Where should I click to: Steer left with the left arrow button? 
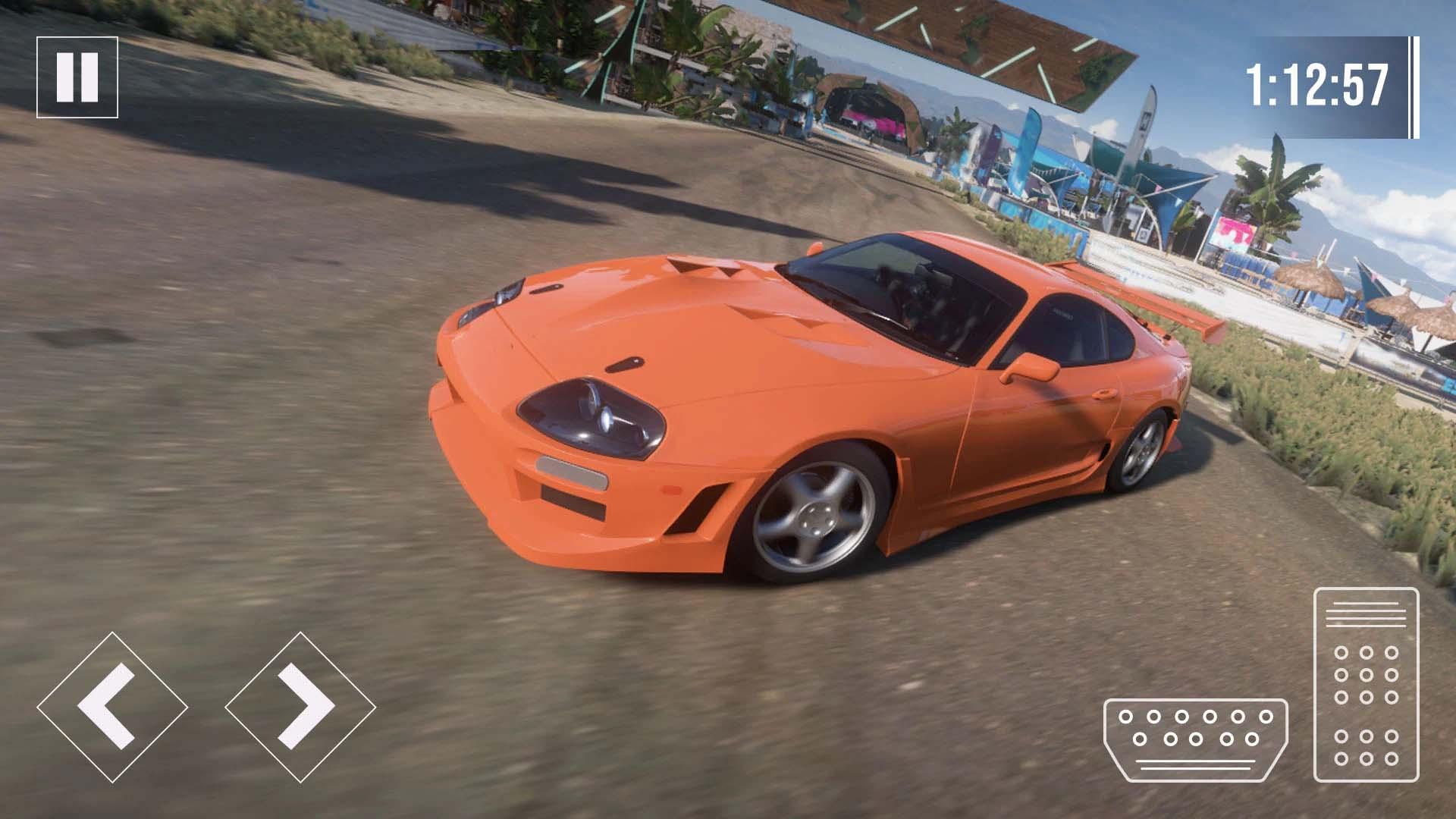[112, 707]
